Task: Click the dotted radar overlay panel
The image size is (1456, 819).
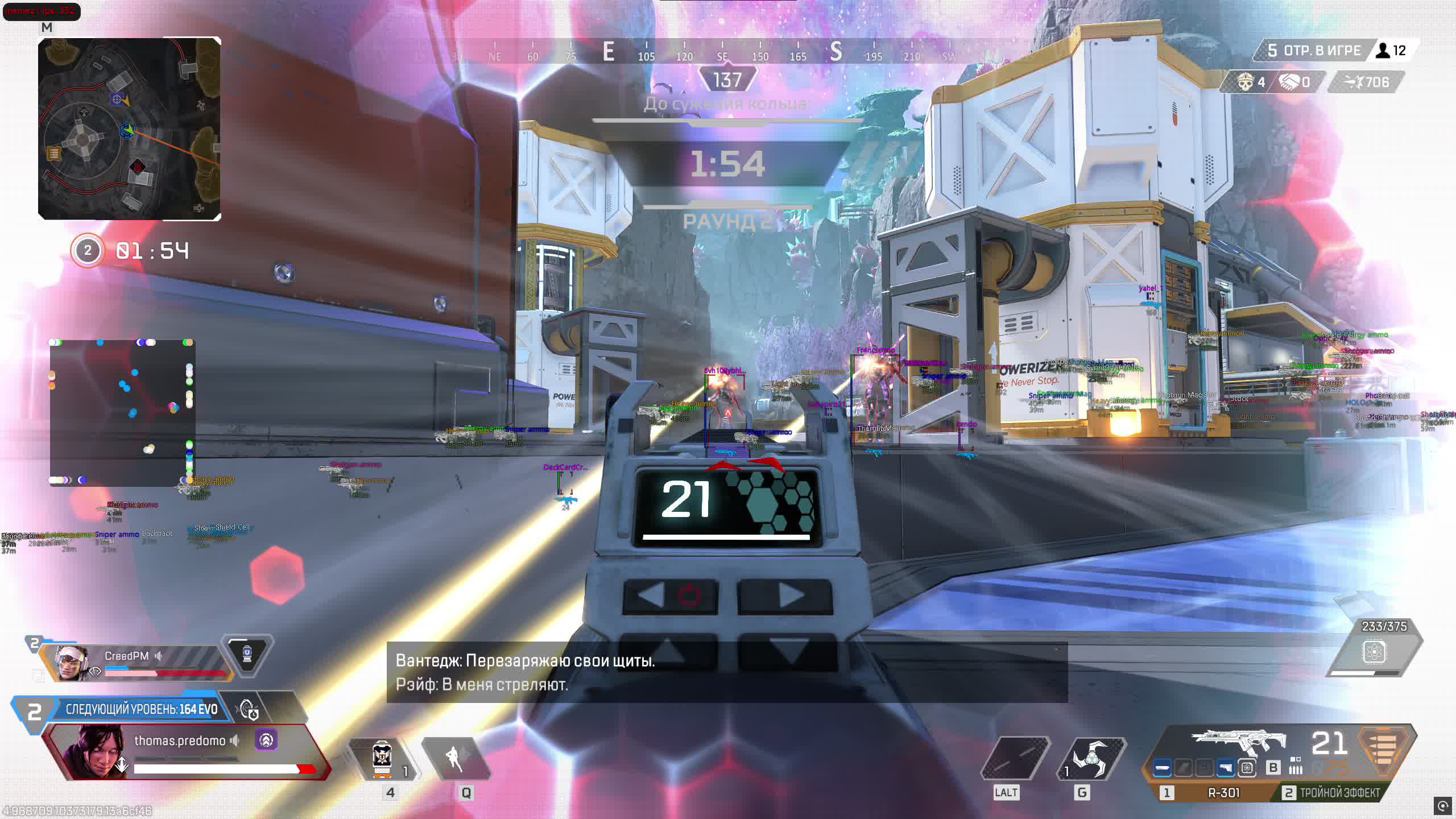Action: (x=122, y=412)
